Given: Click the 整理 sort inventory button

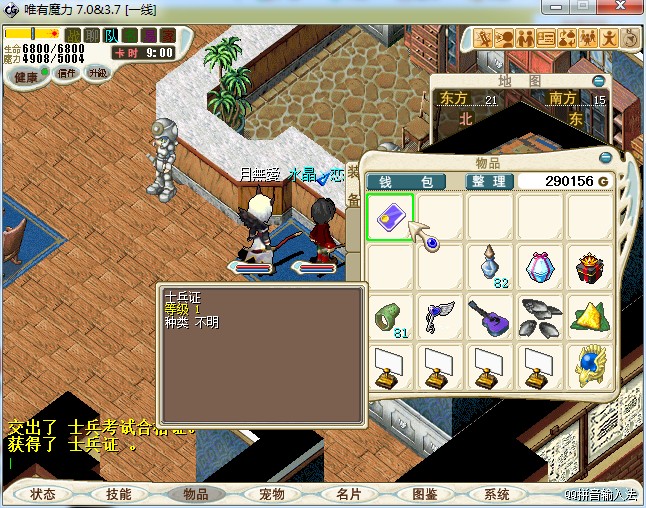Looking at the screenshot, I should (x=490, y=181).
